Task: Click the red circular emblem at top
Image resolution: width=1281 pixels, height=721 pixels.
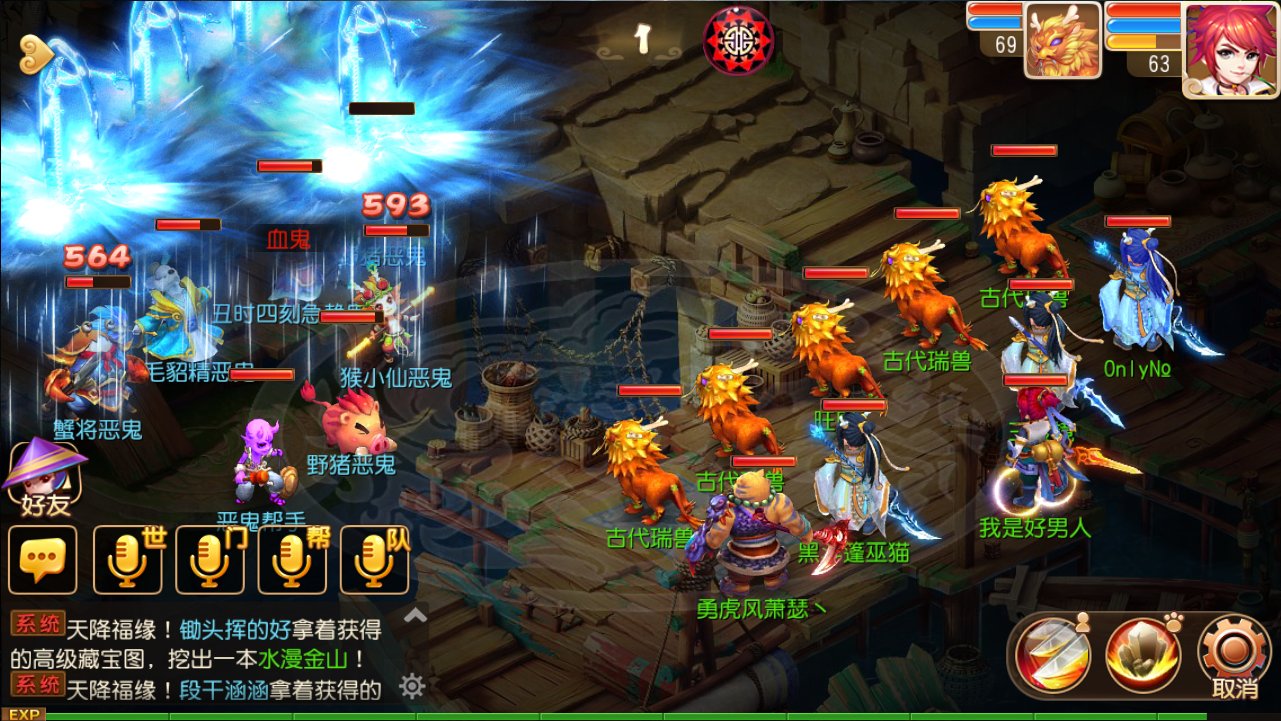Action: click(738, 41)
